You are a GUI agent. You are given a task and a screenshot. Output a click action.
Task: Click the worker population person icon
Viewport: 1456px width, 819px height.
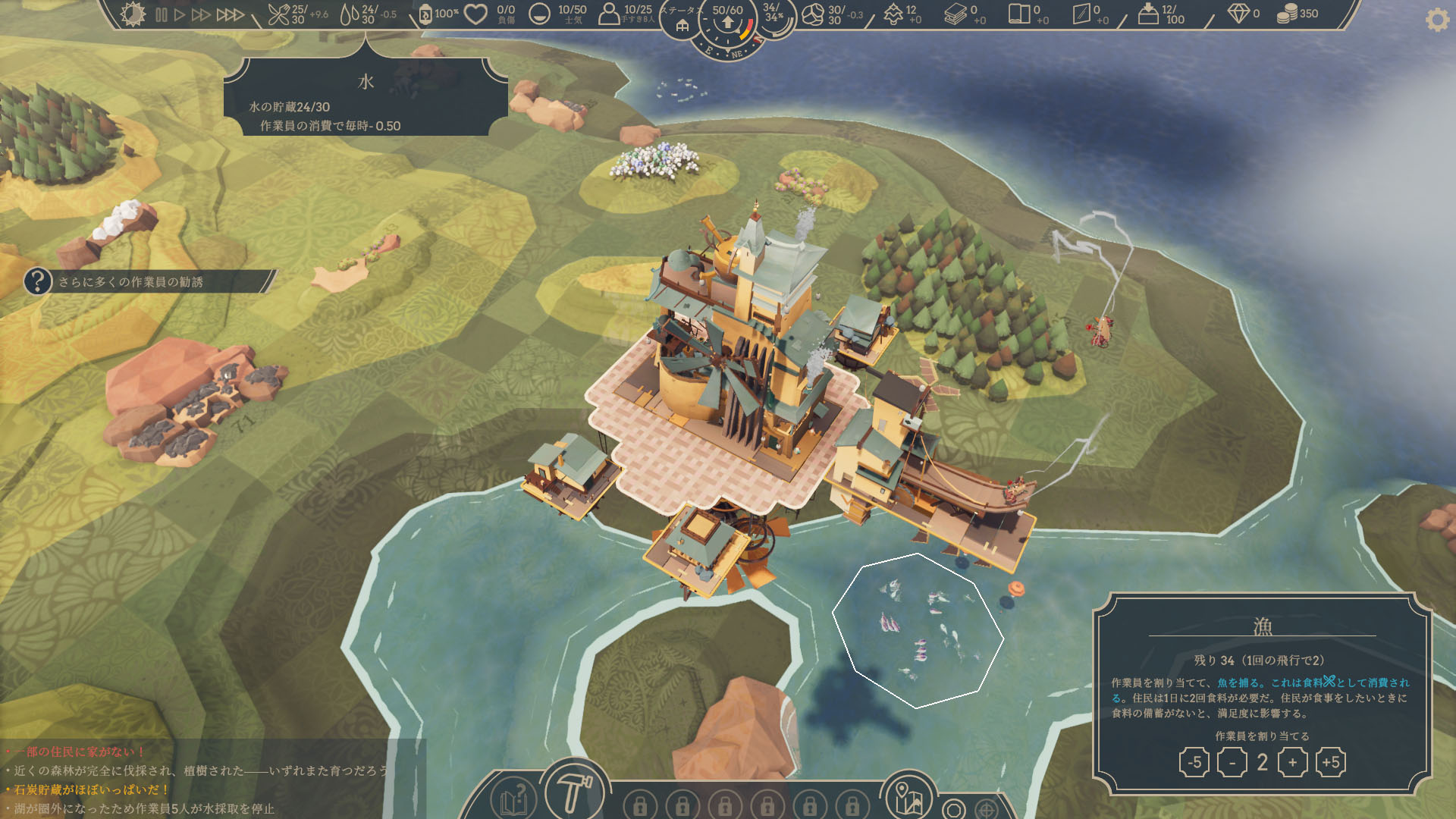[x=609, y=14]
